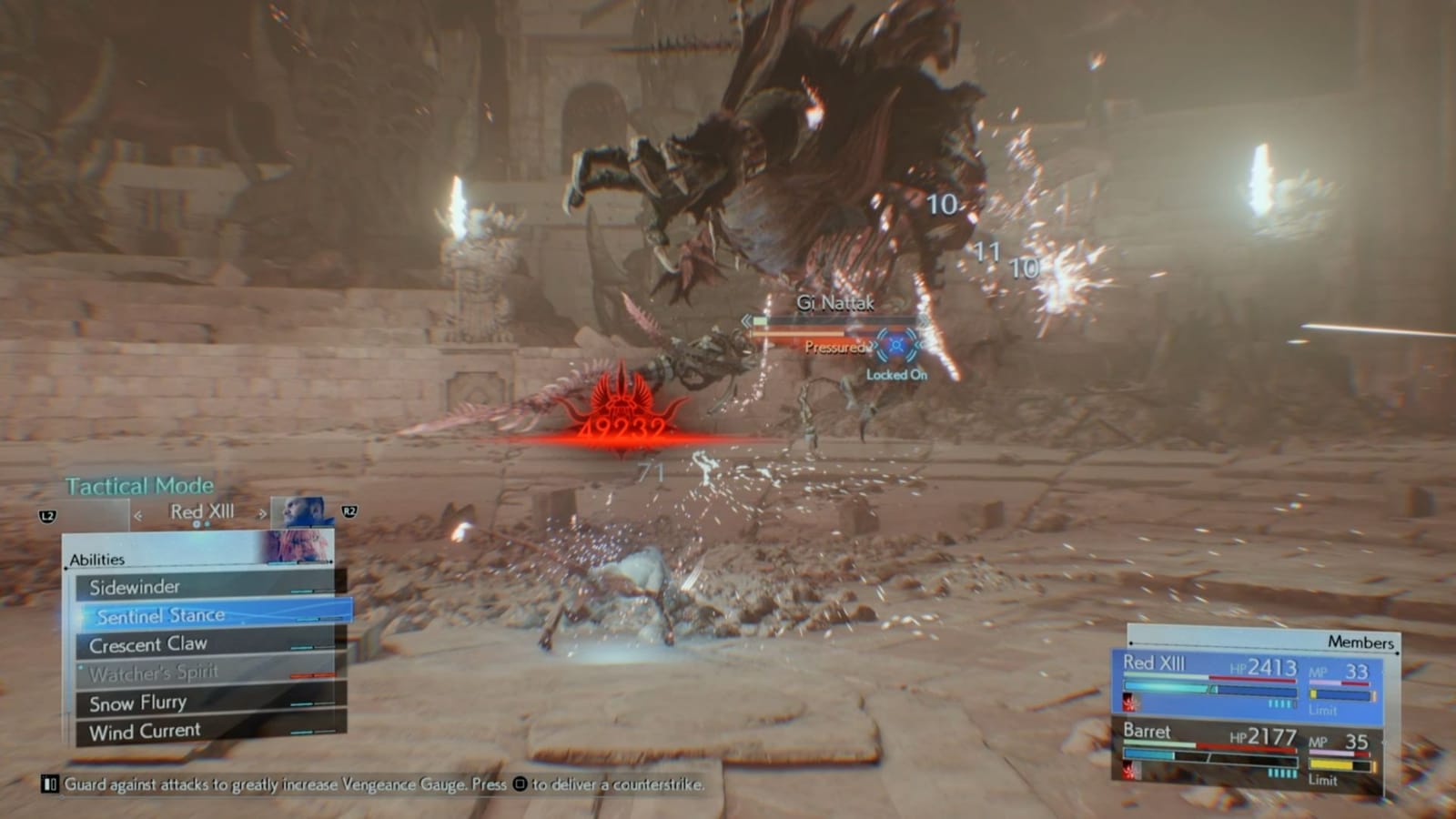Click the Locked On targeting reticle icon
The image size is (1456, 819).
(896, 346)
